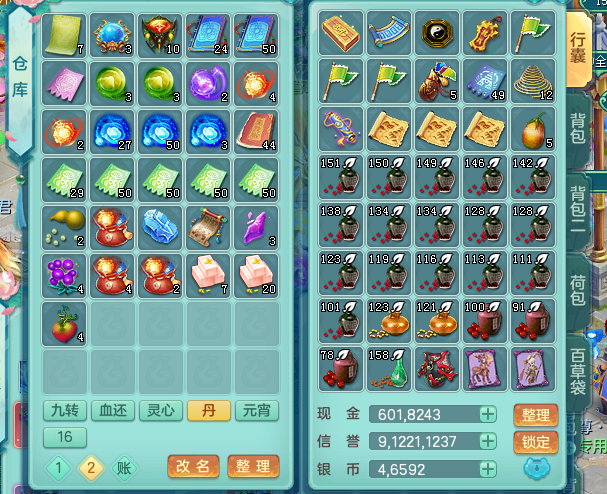Click the plus button beside 银币
607x494 pixels.
[488, 468]
